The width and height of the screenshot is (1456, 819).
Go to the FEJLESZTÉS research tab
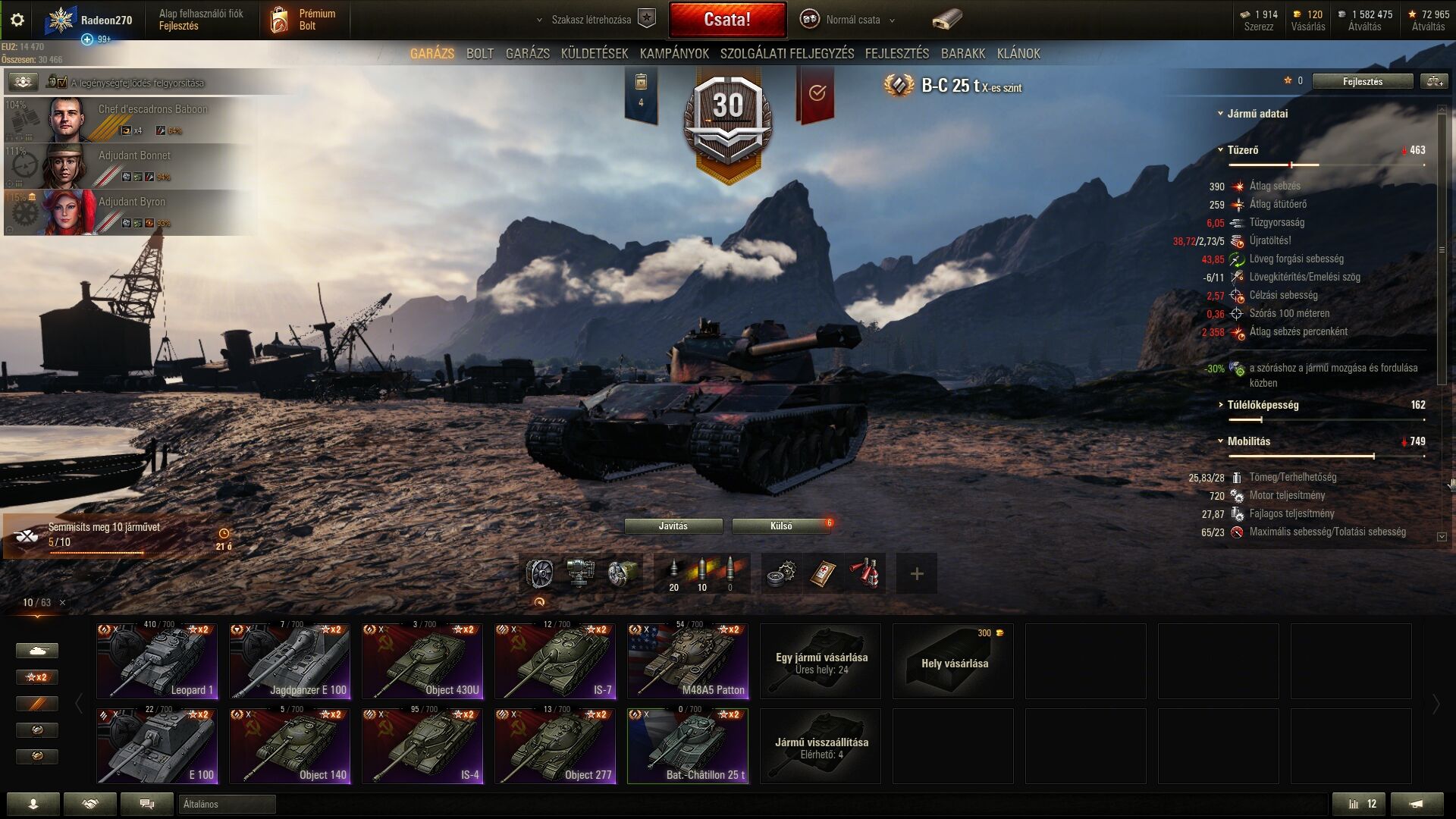click(896, 54)
